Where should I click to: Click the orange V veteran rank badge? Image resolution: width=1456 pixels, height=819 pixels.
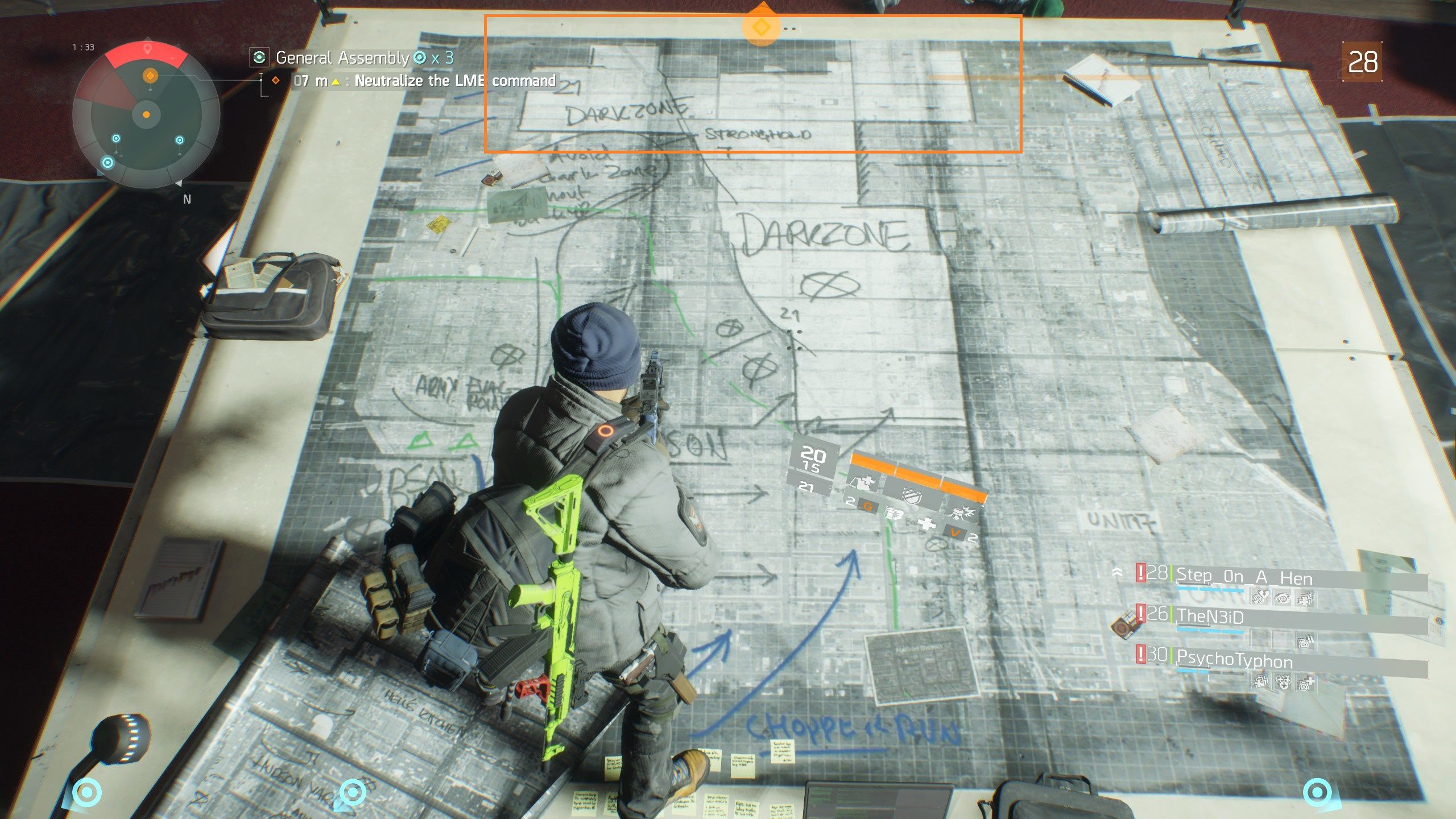point(956,531)
